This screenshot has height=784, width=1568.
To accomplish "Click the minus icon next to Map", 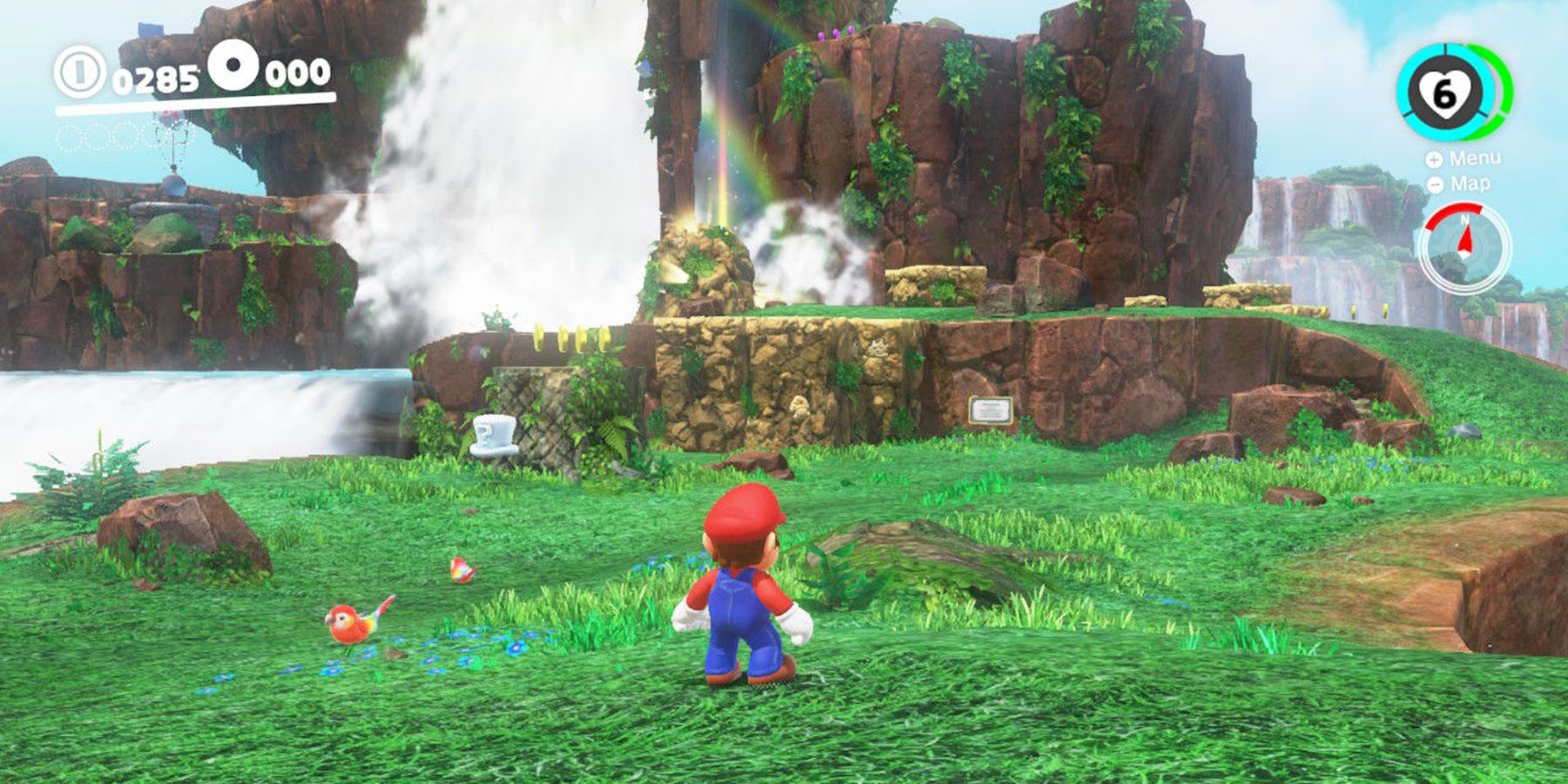I will [1435, 185].
